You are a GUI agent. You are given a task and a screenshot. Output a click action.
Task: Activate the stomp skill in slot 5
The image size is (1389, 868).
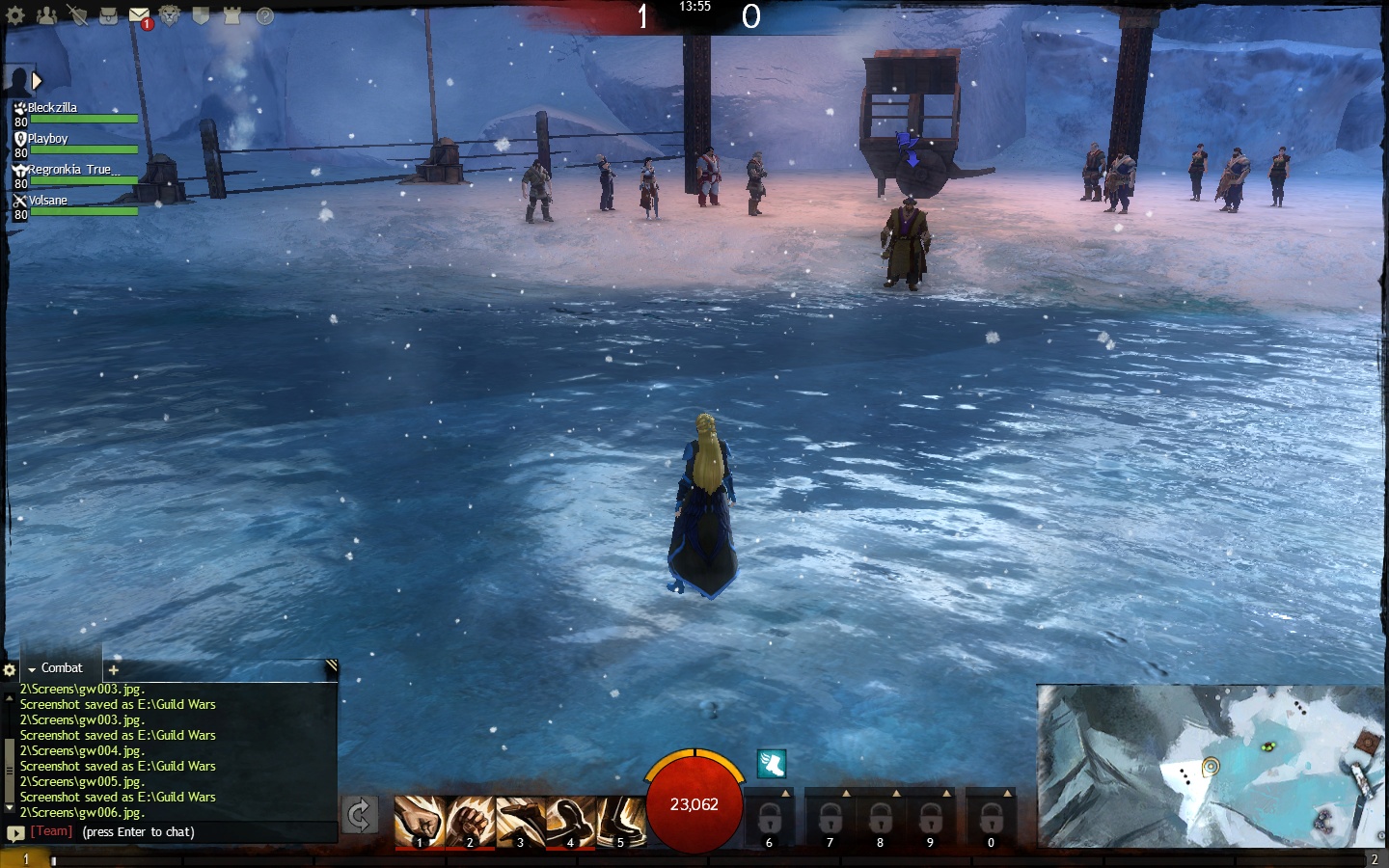[x=620, y=822]
